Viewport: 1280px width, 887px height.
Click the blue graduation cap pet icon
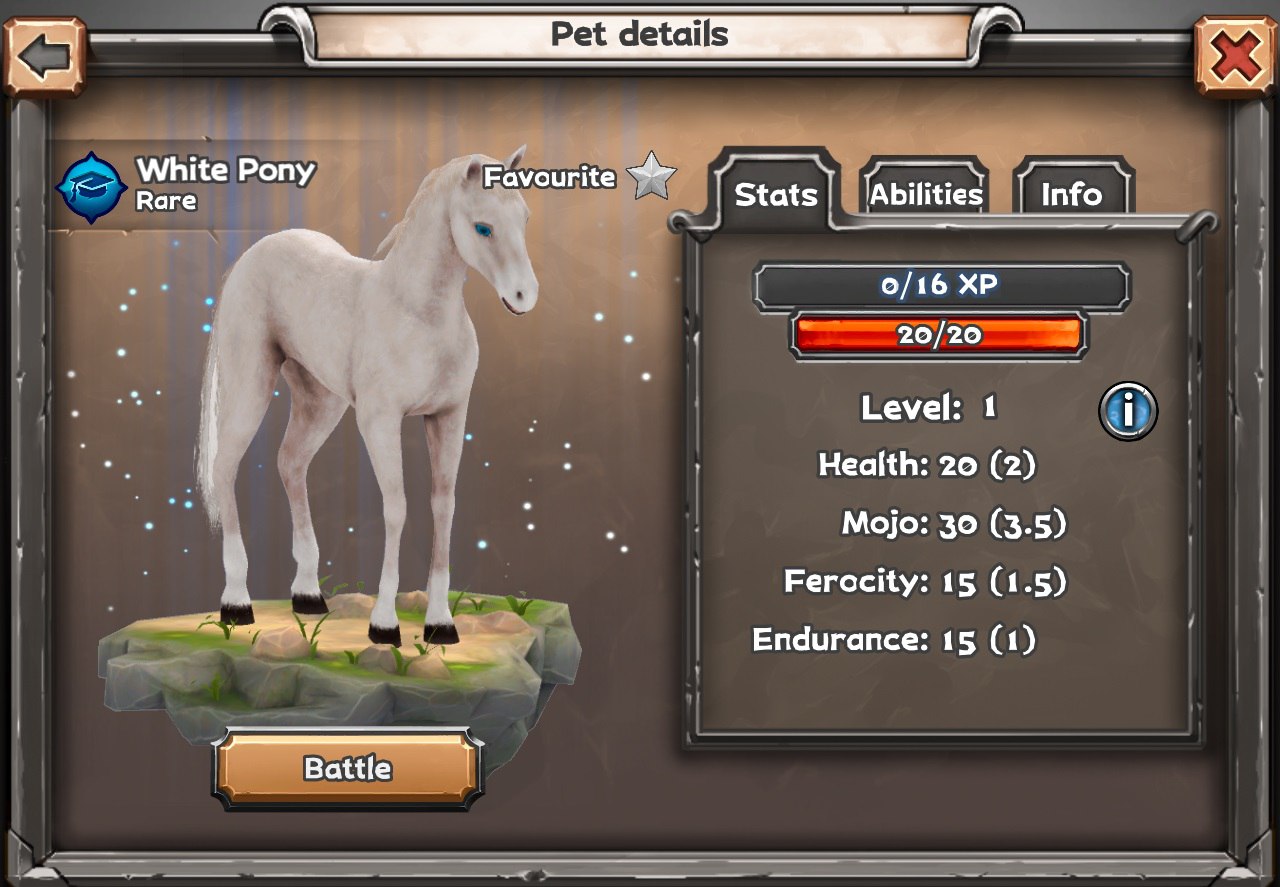[91, 186]
